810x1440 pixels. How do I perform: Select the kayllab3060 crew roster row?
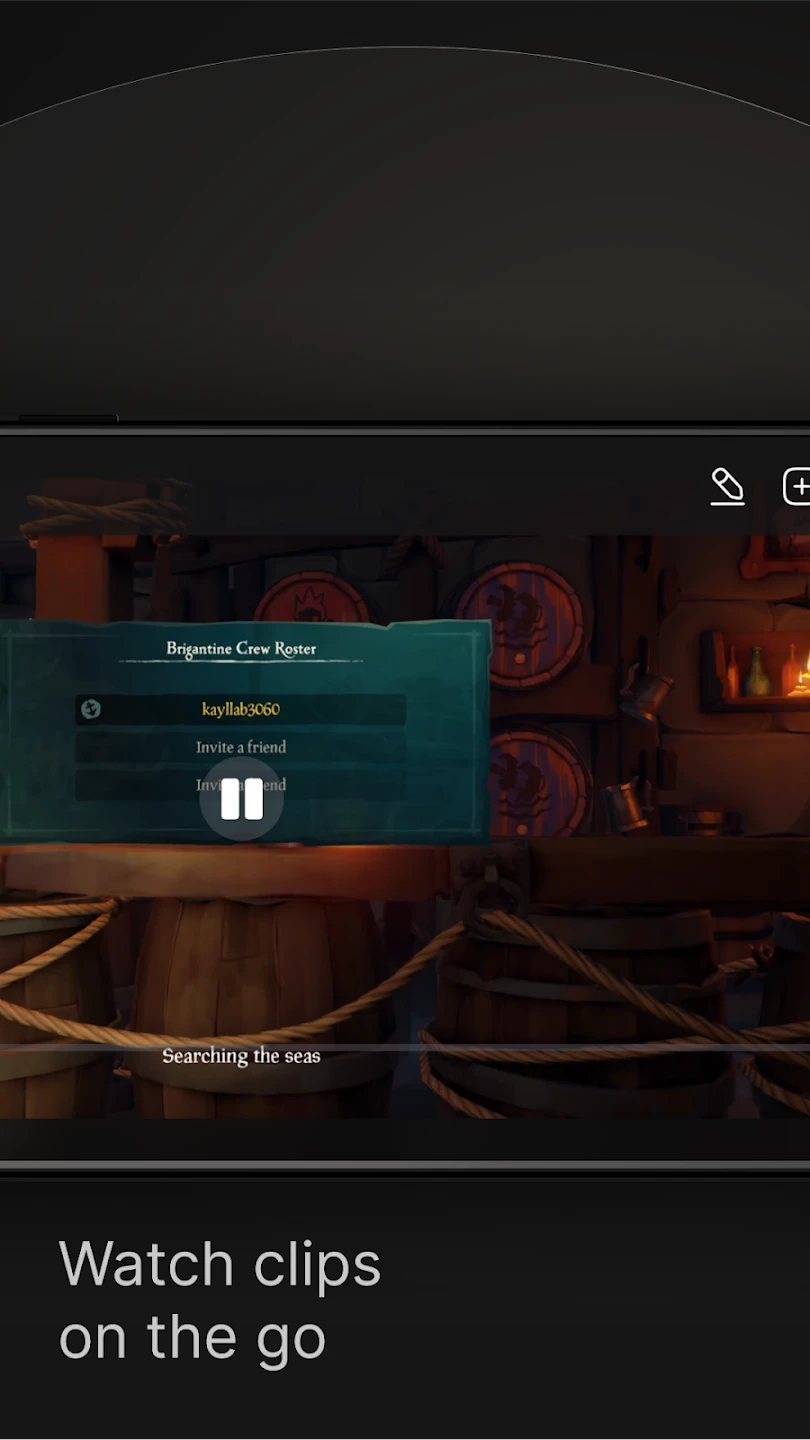point(241,709)
